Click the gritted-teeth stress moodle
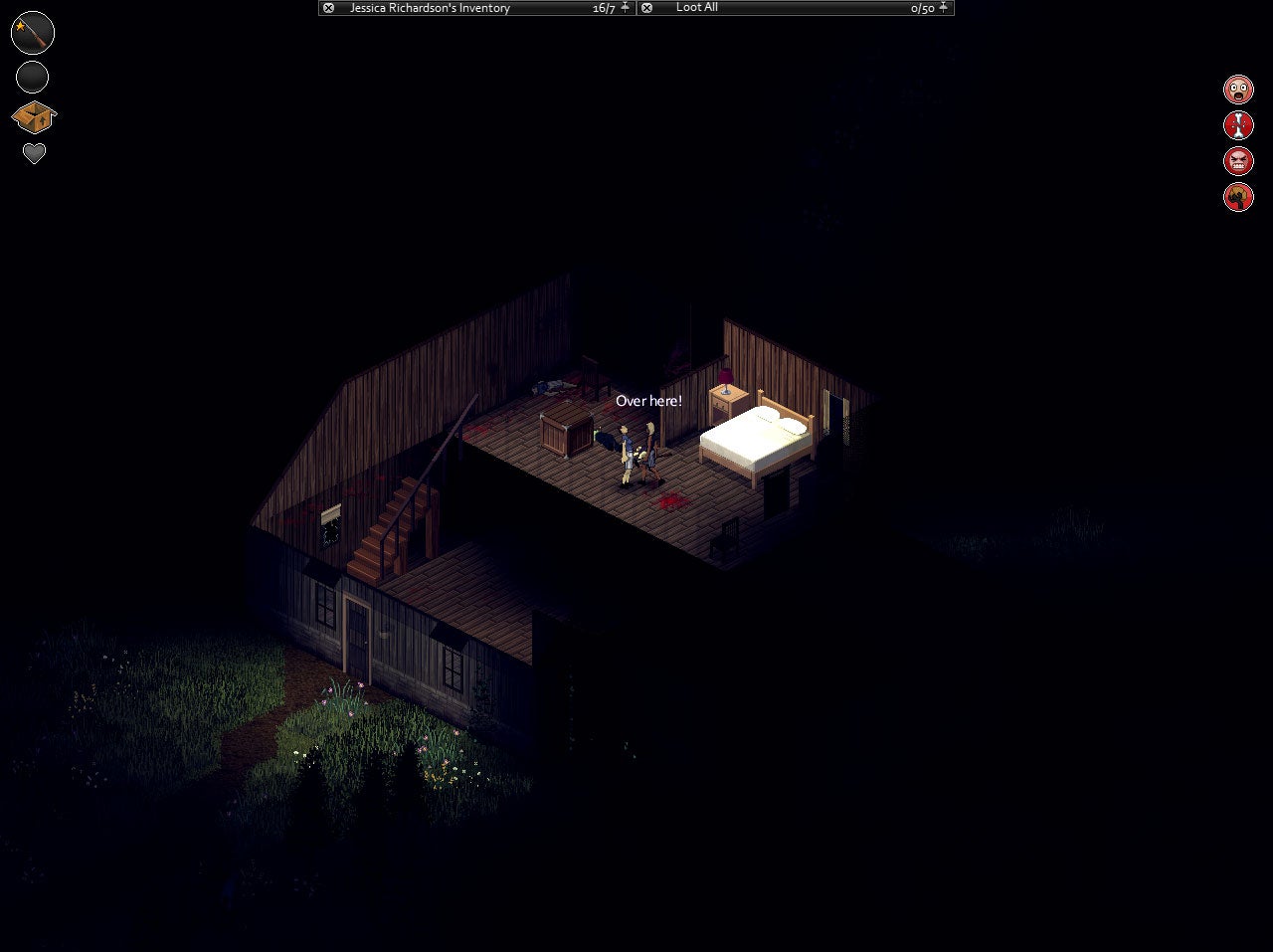 coord(1238,160)
